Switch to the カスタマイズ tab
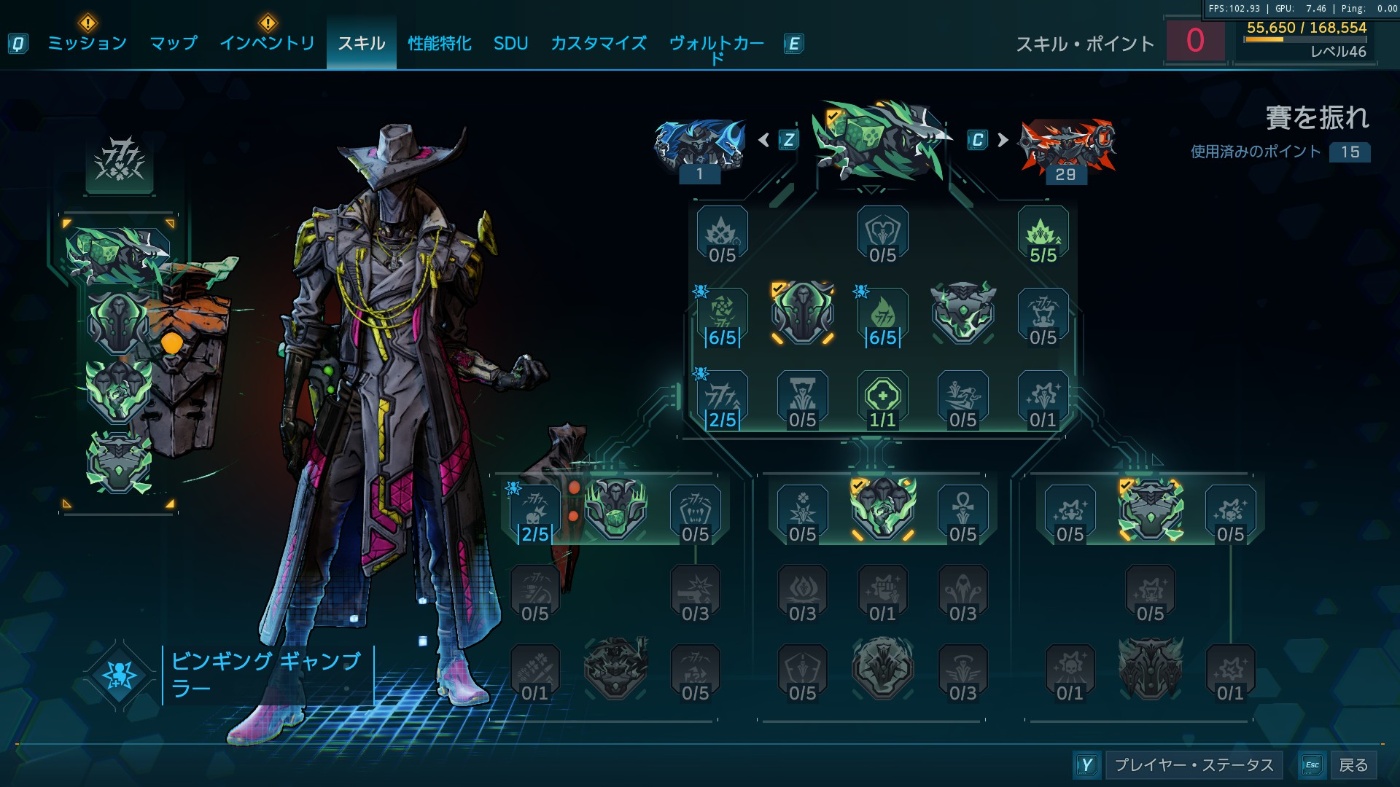This screenshot has width=1400, height=787. tap(598, 43)
